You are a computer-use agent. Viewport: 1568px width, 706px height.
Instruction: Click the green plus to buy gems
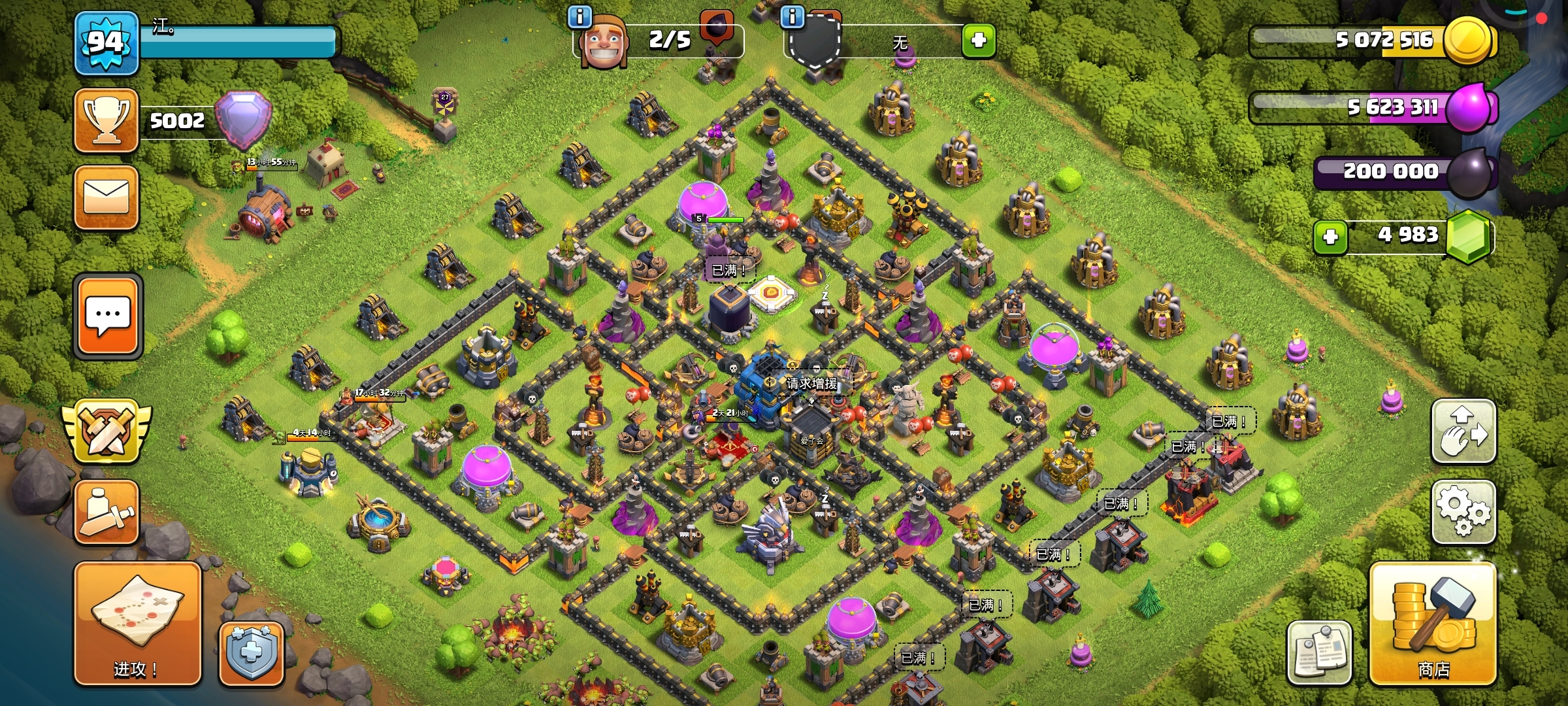(1330, 237)
